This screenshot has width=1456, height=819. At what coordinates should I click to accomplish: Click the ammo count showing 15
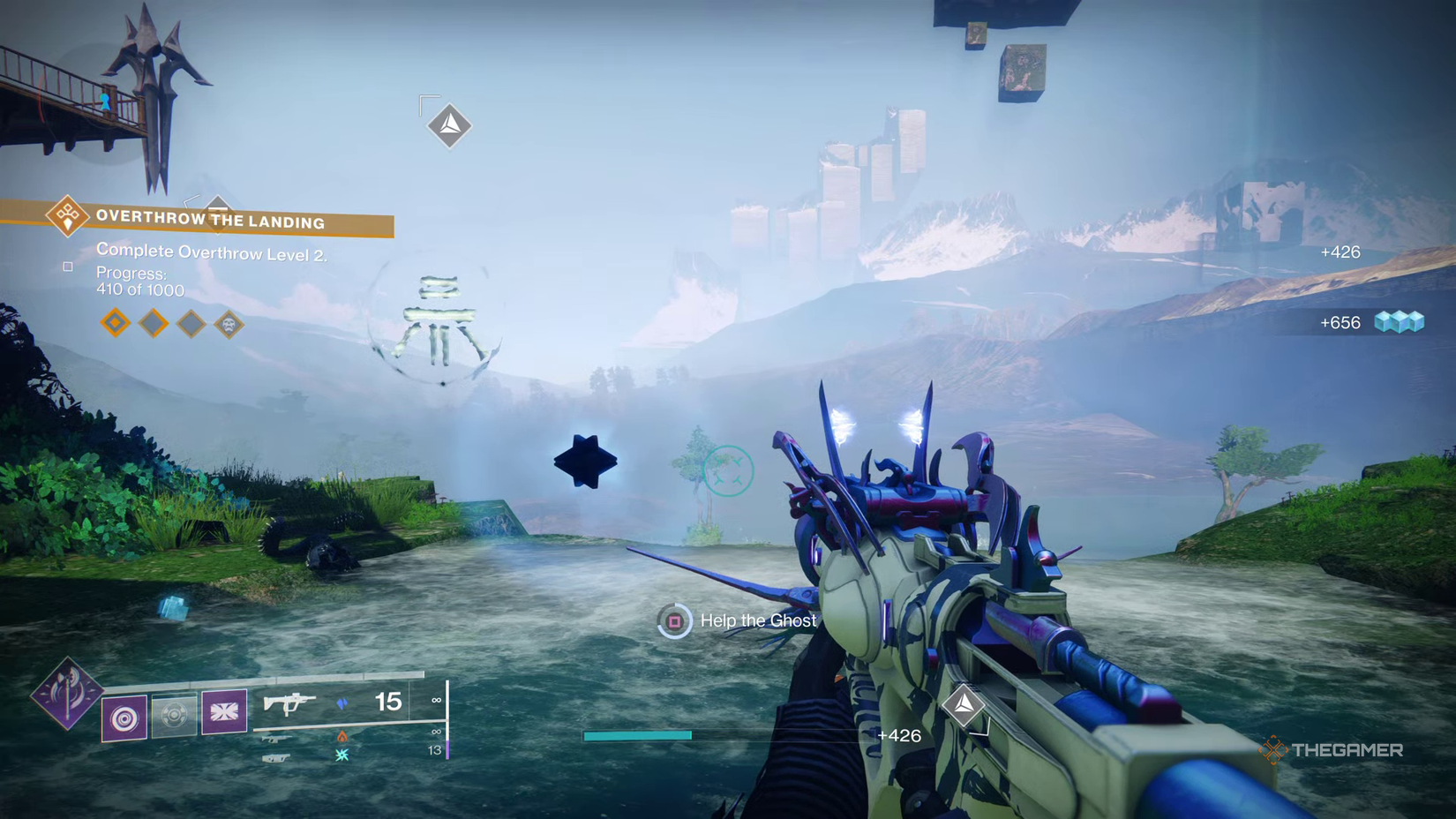388,703
